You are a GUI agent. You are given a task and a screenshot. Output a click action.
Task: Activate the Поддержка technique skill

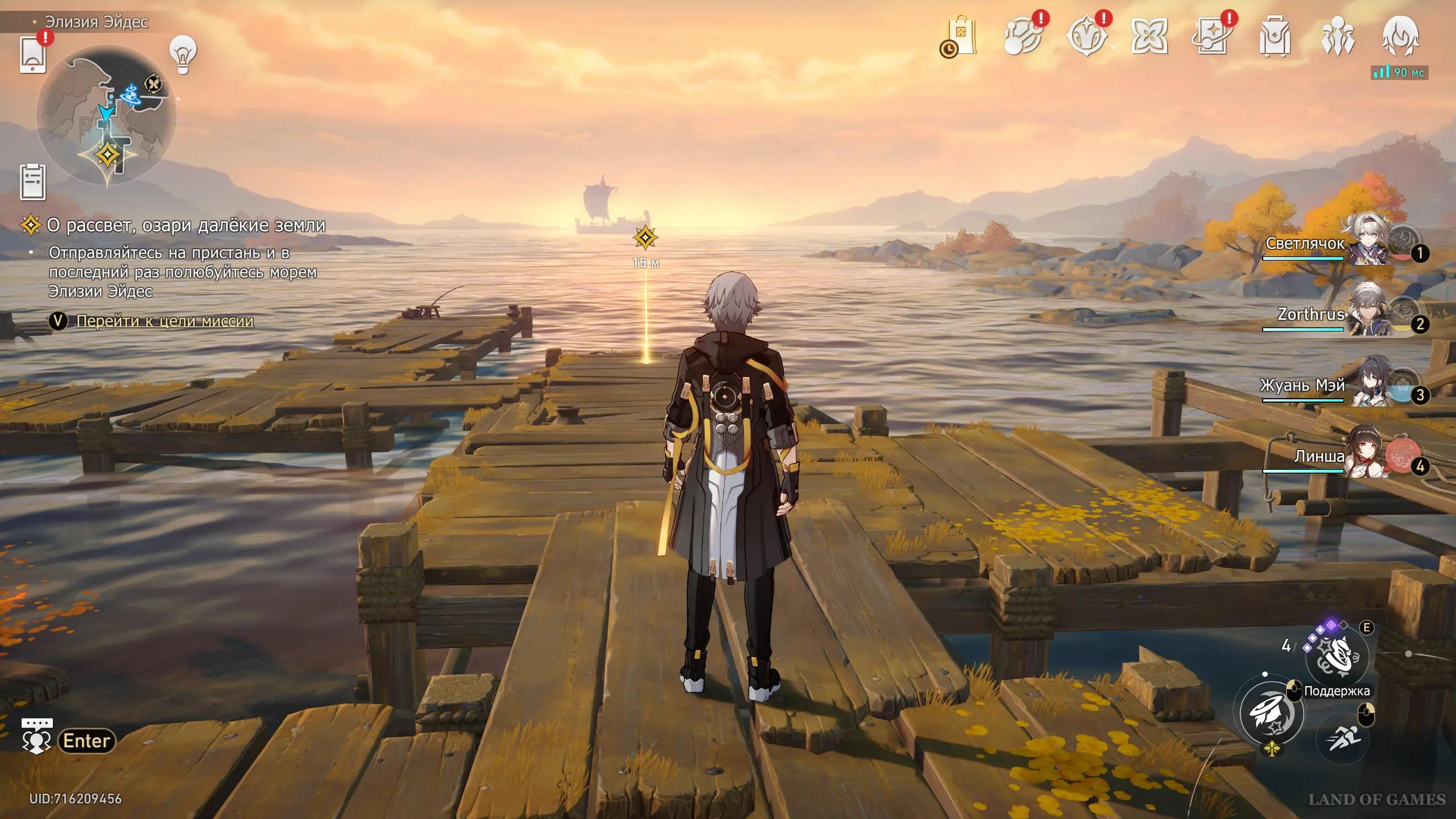(x=1337, y=658)
